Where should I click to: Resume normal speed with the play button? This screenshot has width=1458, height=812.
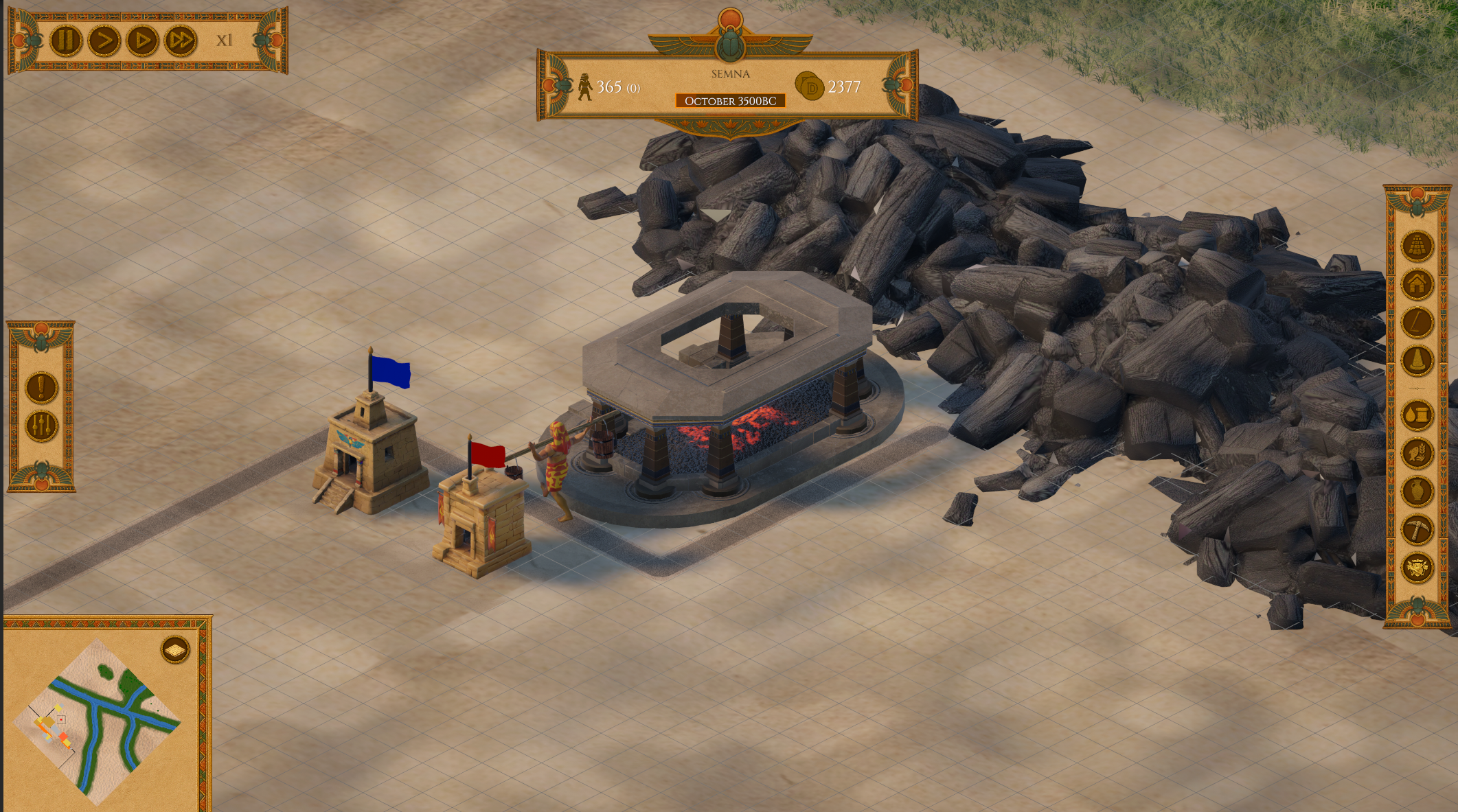[x=103, y=39]
